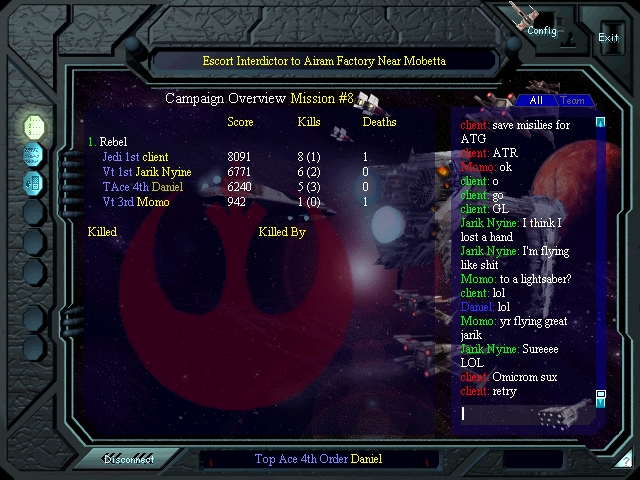640x480 pixels.
Task: Select the calculator-style sidebar icon
Action: coord(33,183)
